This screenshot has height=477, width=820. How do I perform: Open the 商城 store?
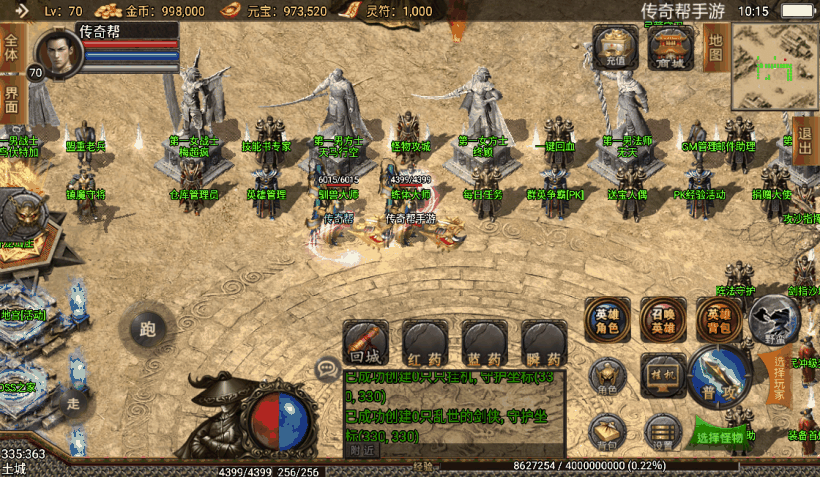(671, 47)
